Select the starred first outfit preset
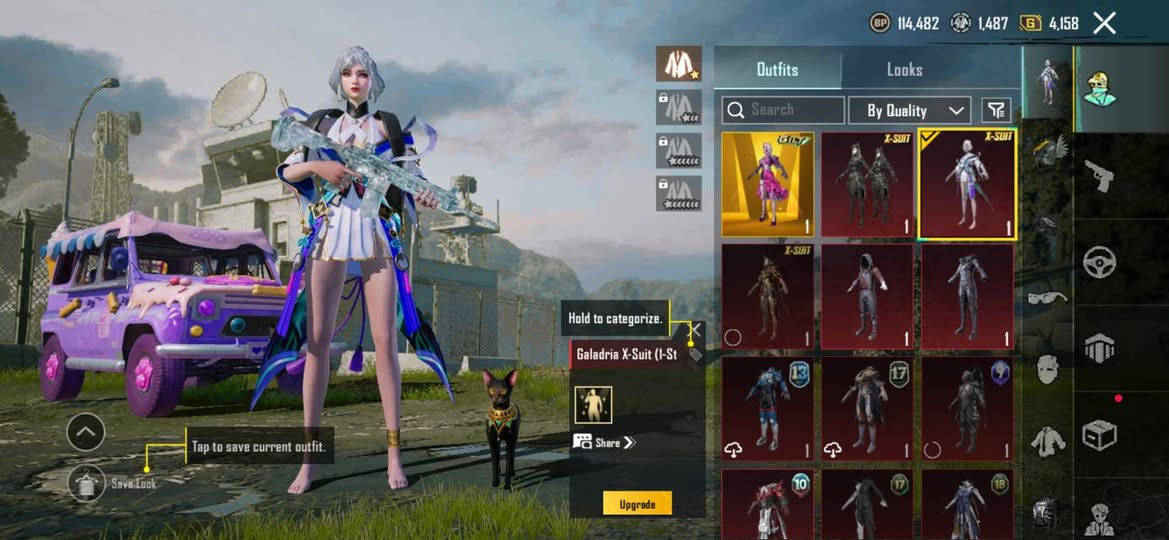The height and width of the screenshot is (540, 1169). 678,63
